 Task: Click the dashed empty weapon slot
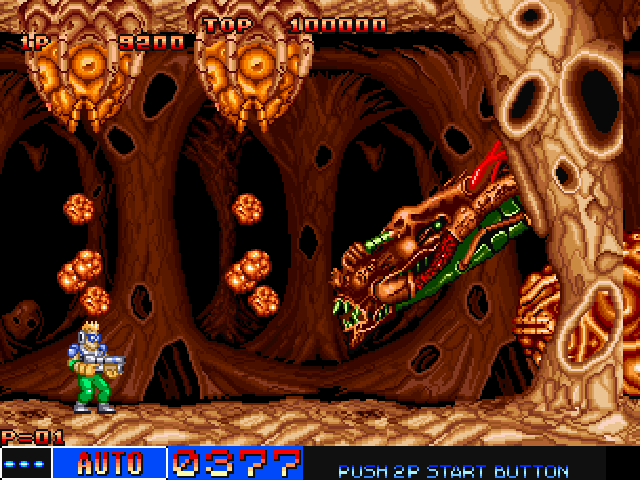pyautogui.click(x=25, y=463)
